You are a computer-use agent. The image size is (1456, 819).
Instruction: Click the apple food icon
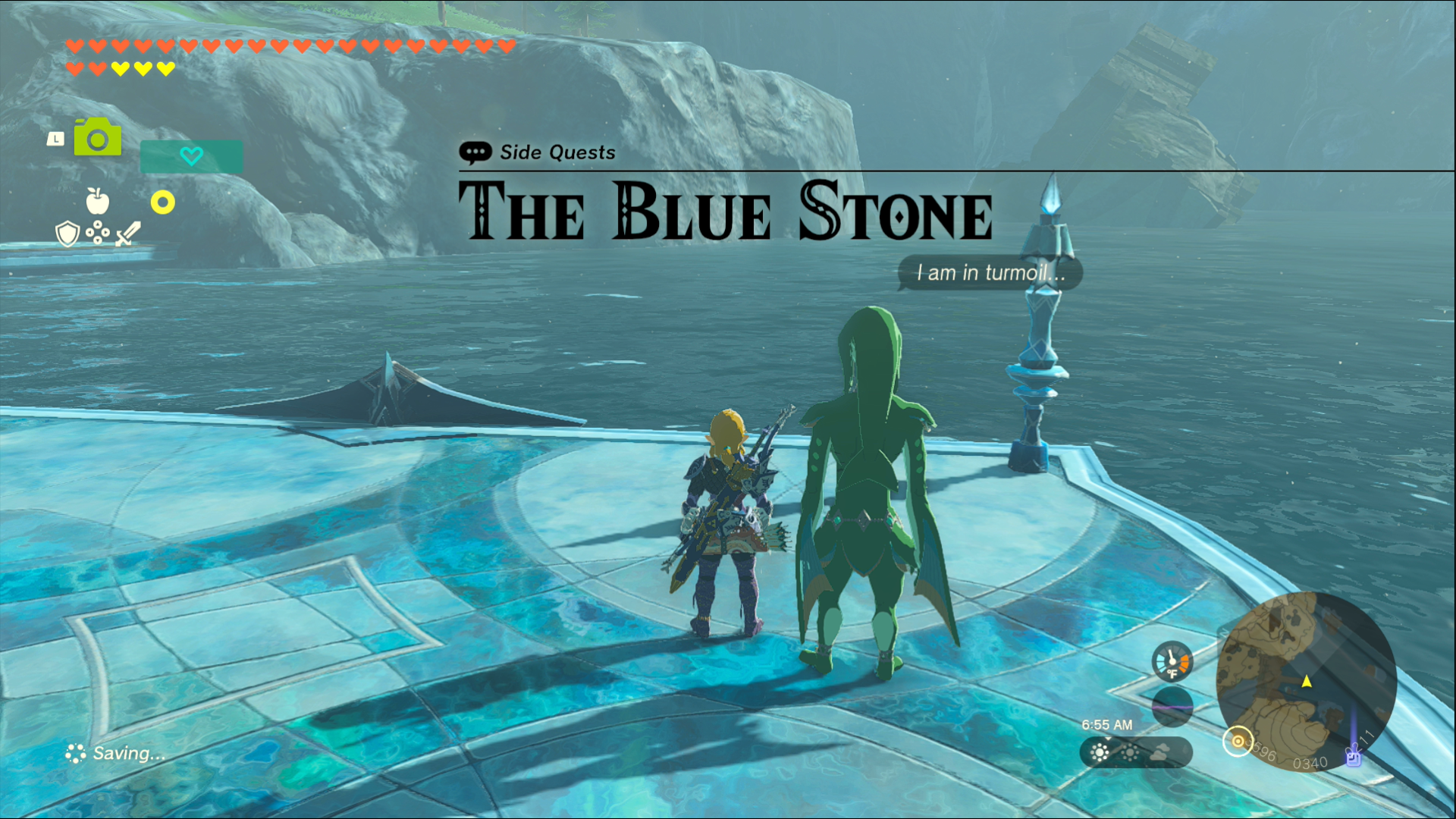97,201
